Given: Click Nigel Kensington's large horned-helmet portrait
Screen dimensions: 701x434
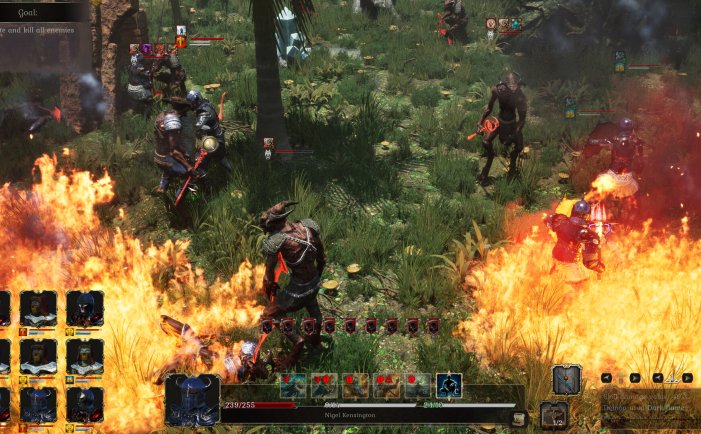Looking at the screenshot, I should 192,401.
